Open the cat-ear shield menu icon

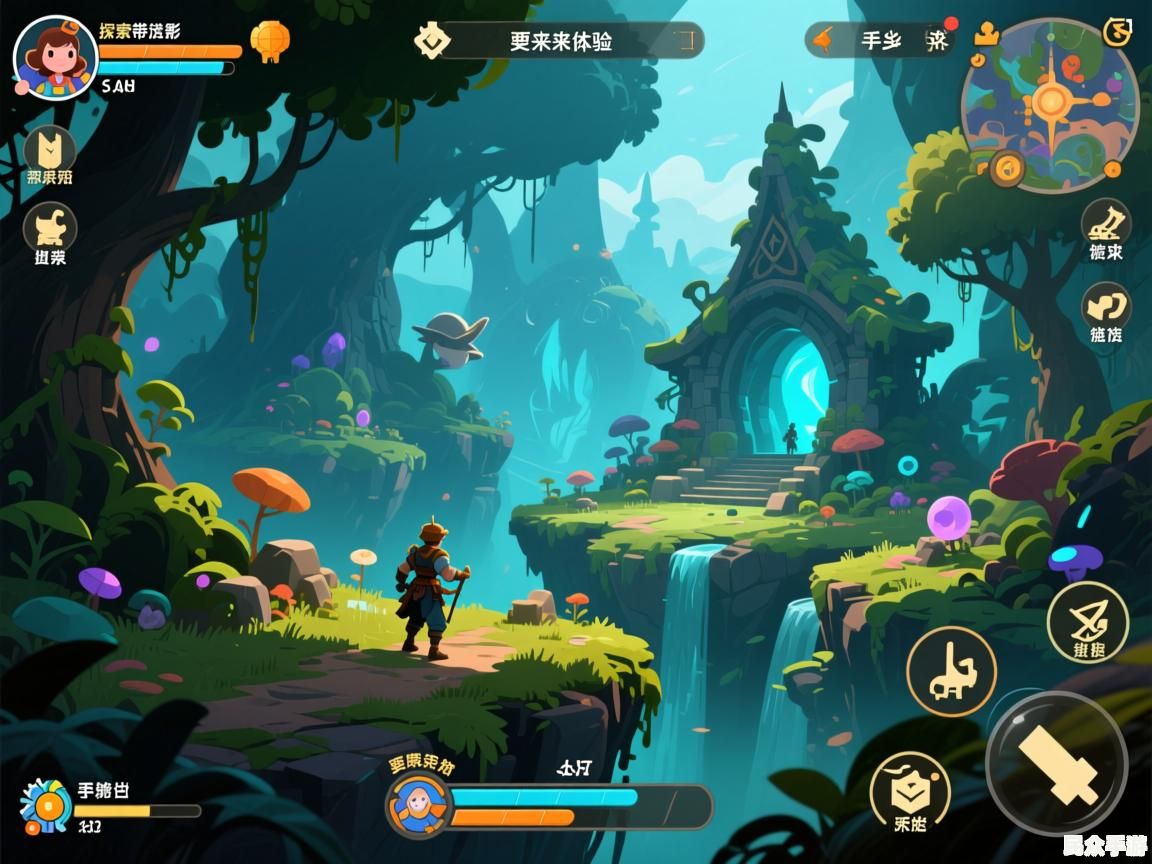coord(50,150)
